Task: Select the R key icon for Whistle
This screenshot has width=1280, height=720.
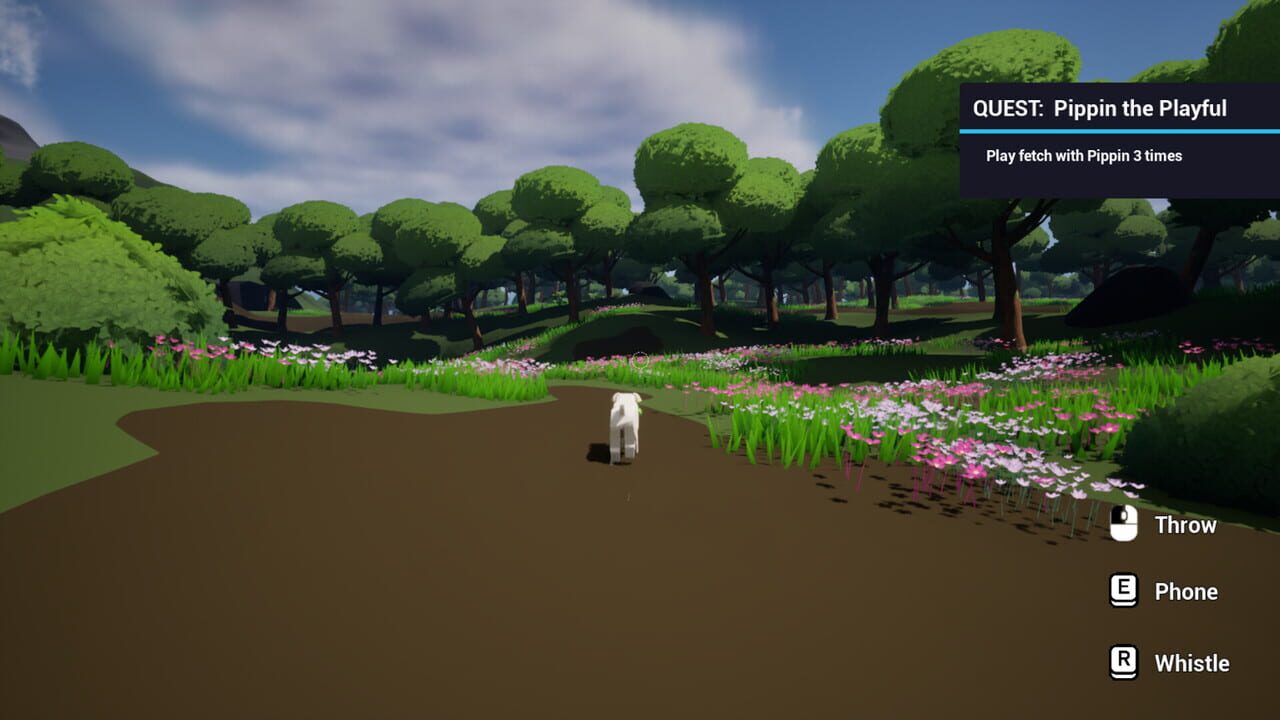Action: pyautogui.click(x=1122, y=663)
